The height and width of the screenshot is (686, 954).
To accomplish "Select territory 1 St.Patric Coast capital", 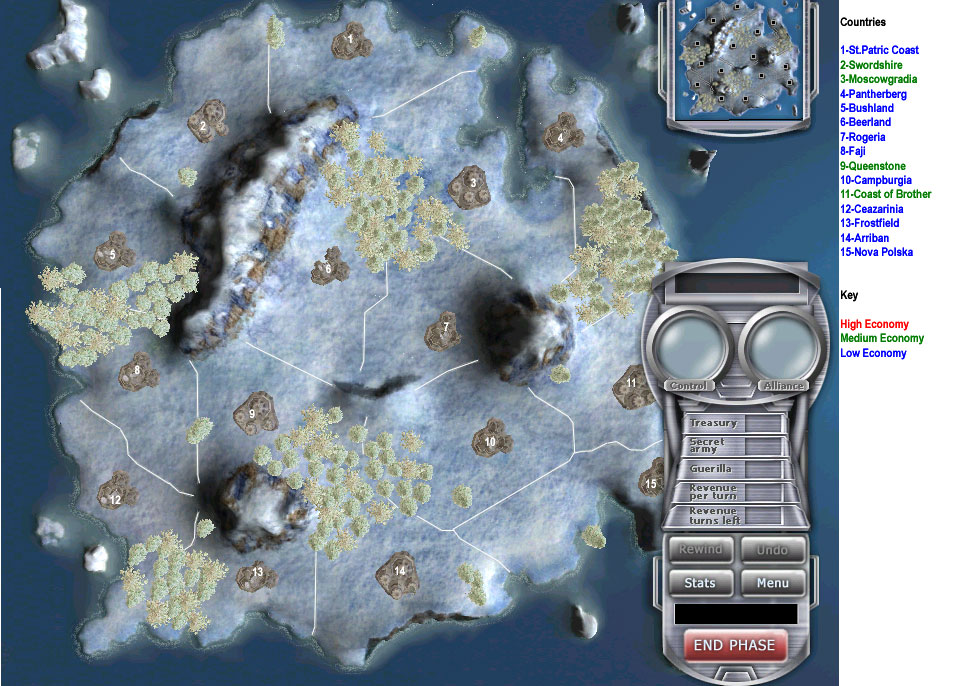I will point(350,39).
